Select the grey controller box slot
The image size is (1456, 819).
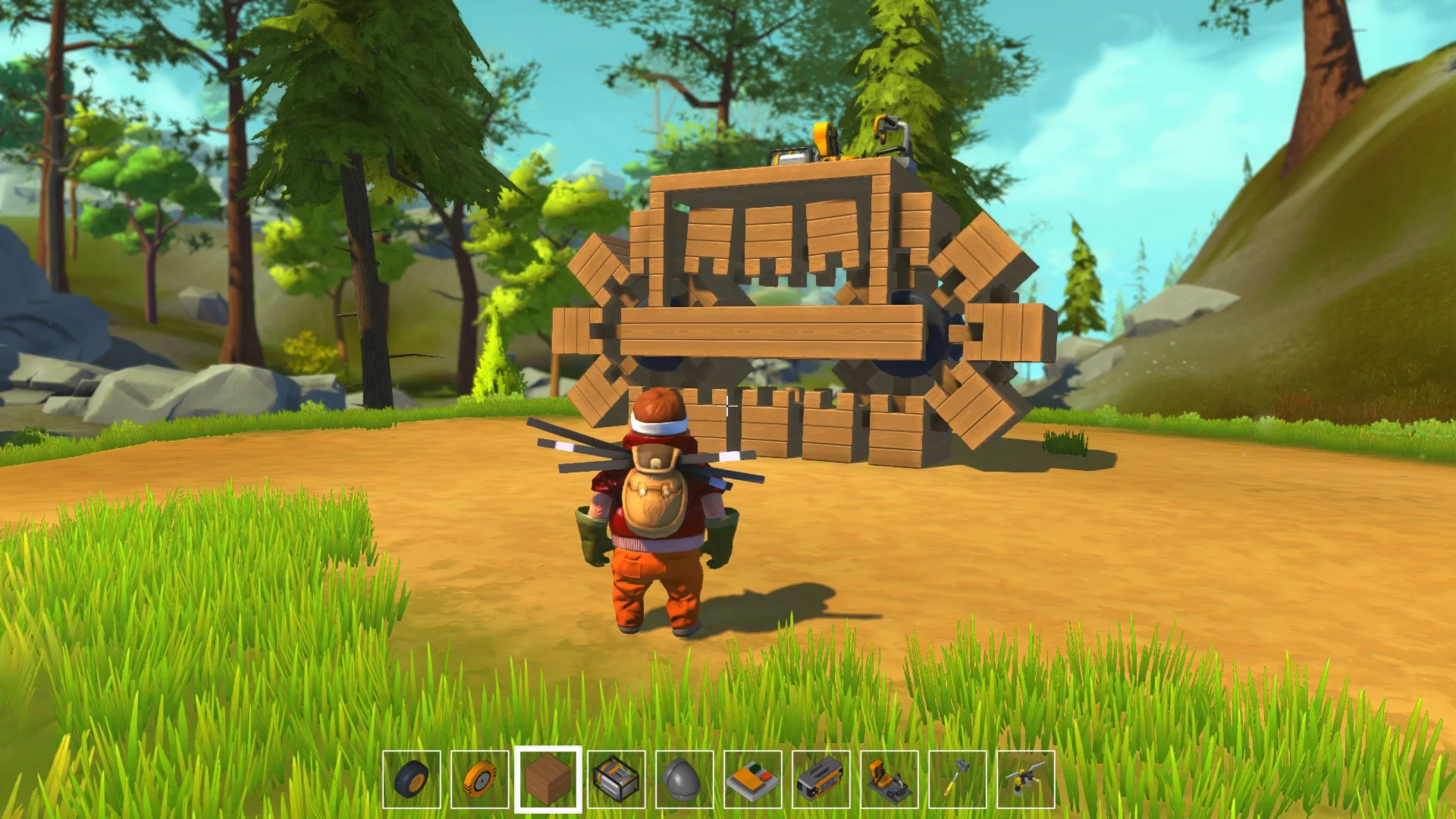821,779
